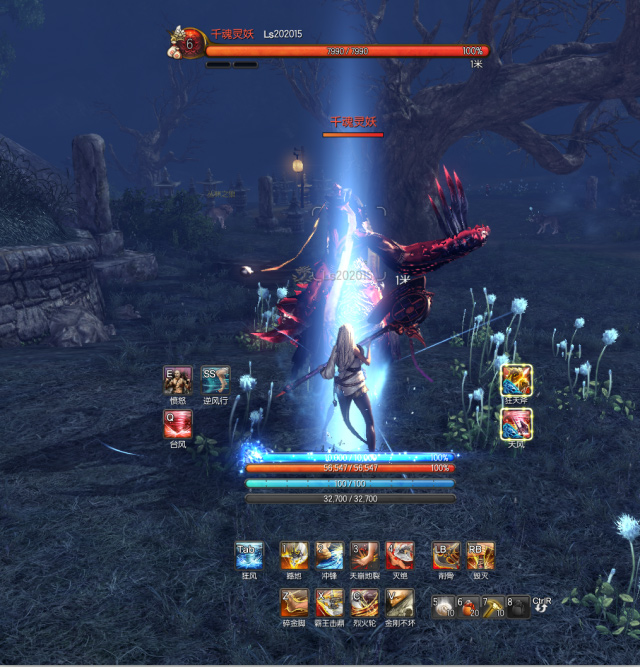
Task: Cast the 天崩地裂 skill
Action: 364,555
